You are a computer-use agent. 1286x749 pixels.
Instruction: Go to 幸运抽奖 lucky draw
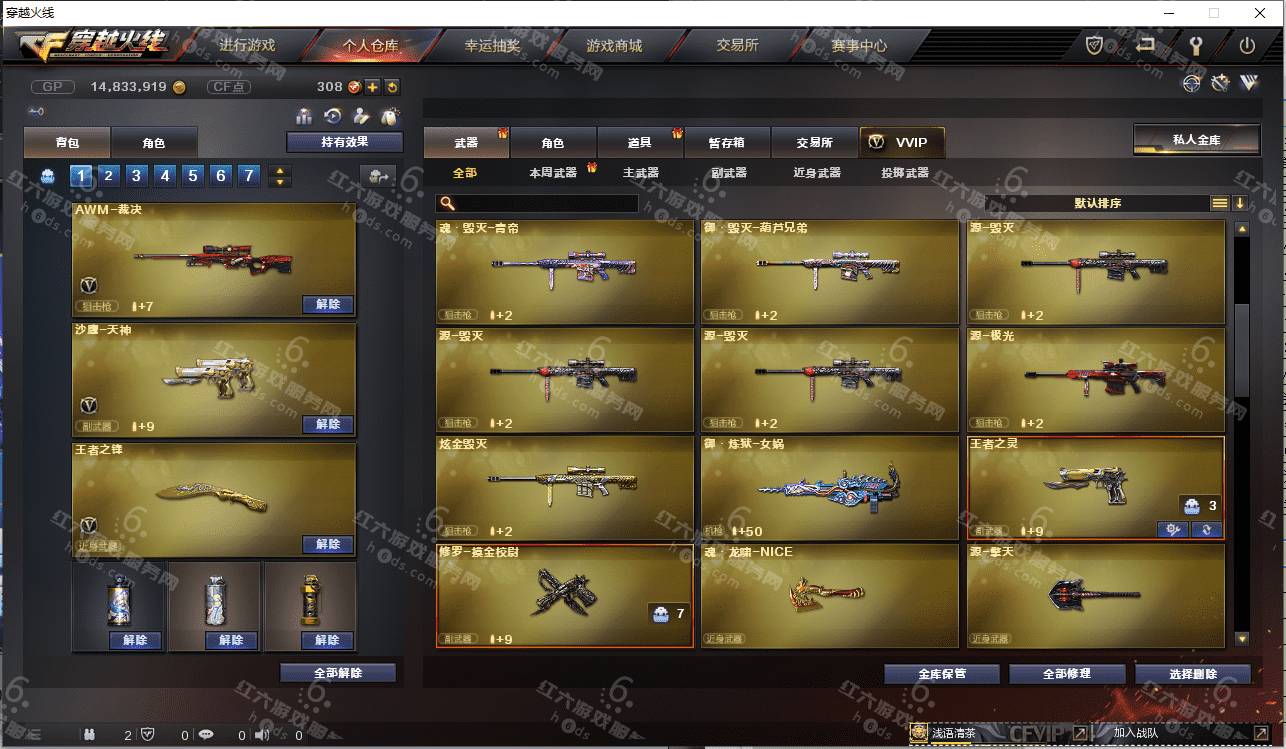click(x=492, y=46)
